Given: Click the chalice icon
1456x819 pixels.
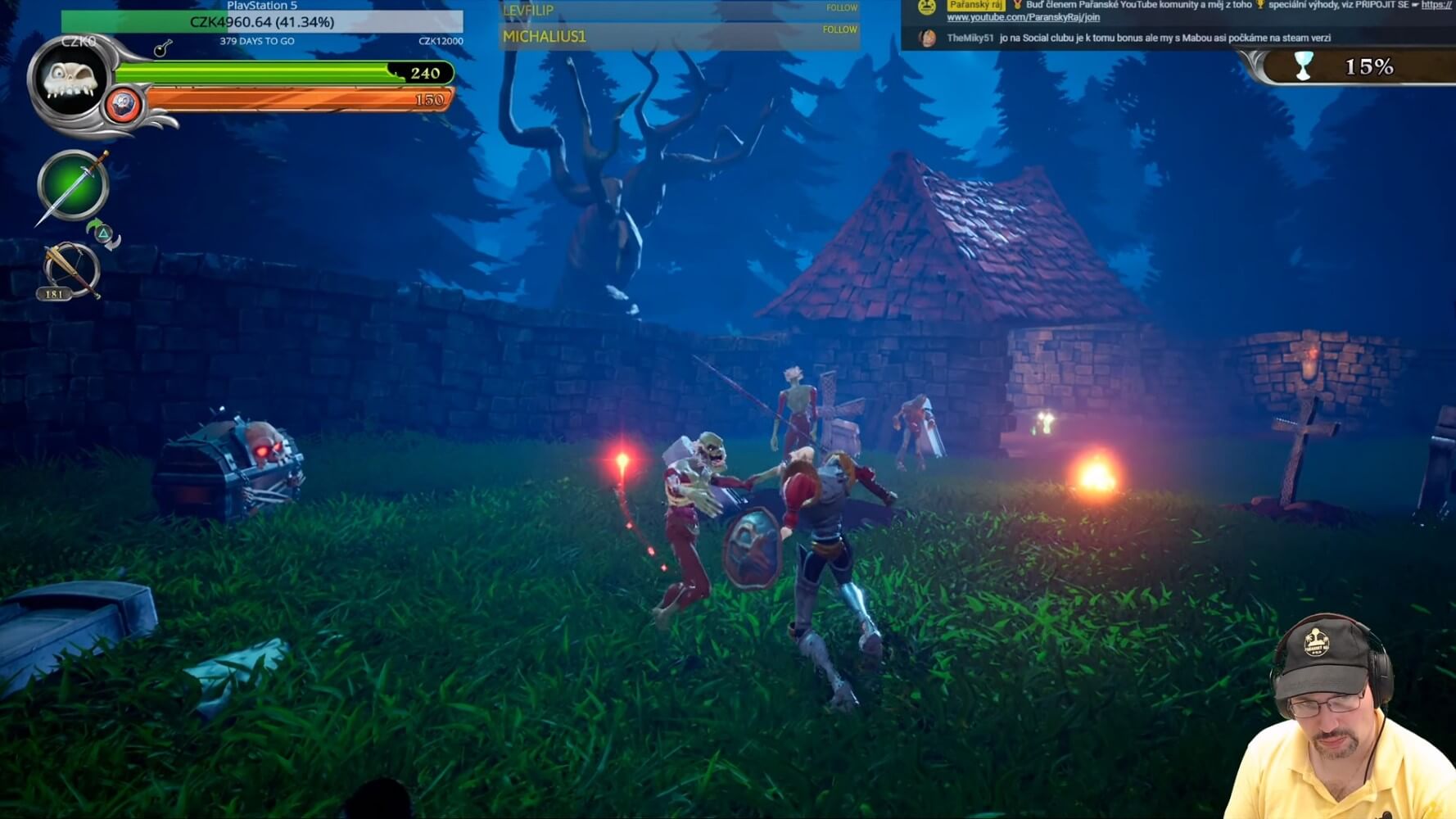Looking at the screenshot, I should tap(1303, 66).
